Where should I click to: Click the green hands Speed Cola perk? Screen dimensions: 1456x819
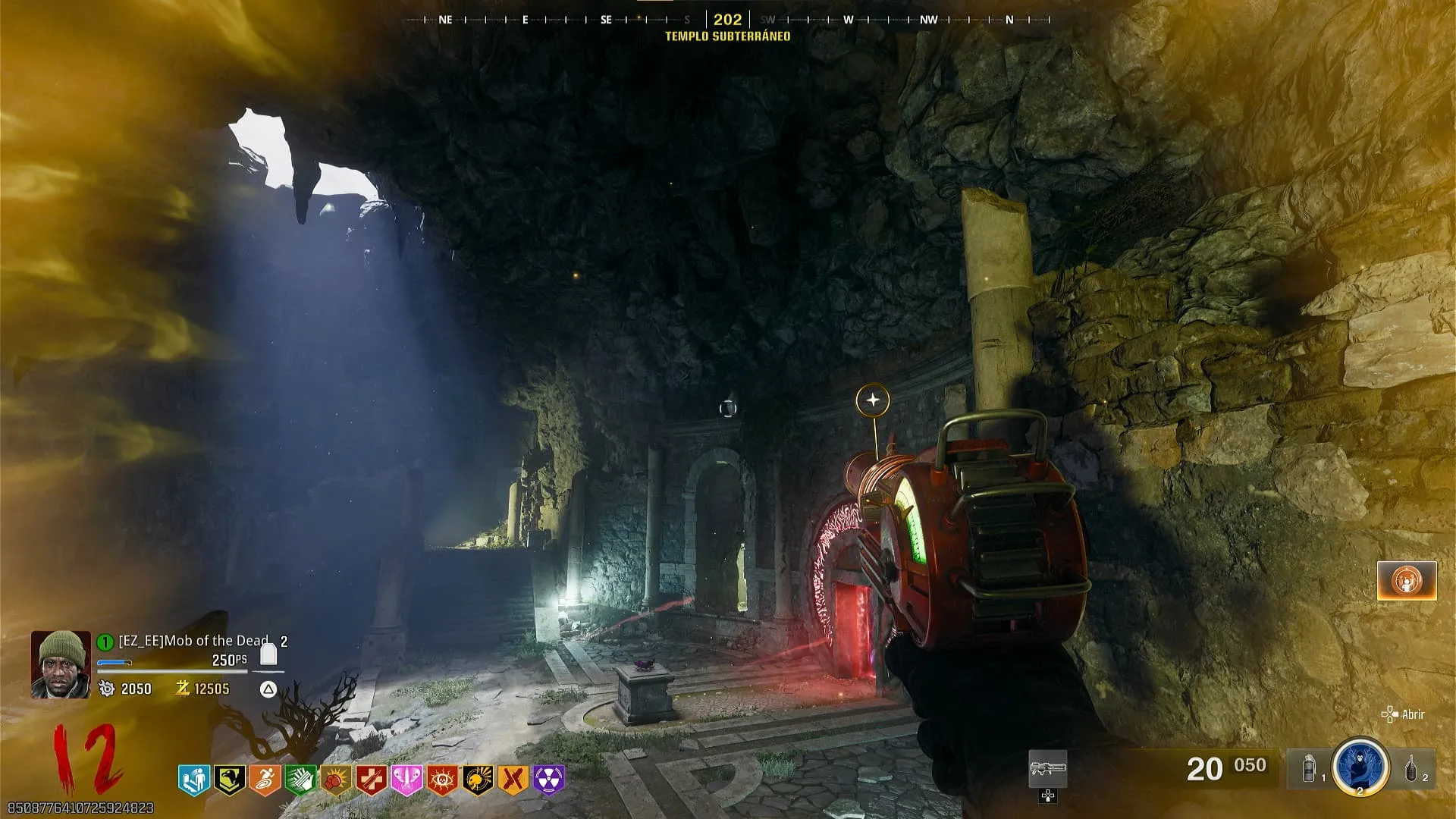pos(300,780)
